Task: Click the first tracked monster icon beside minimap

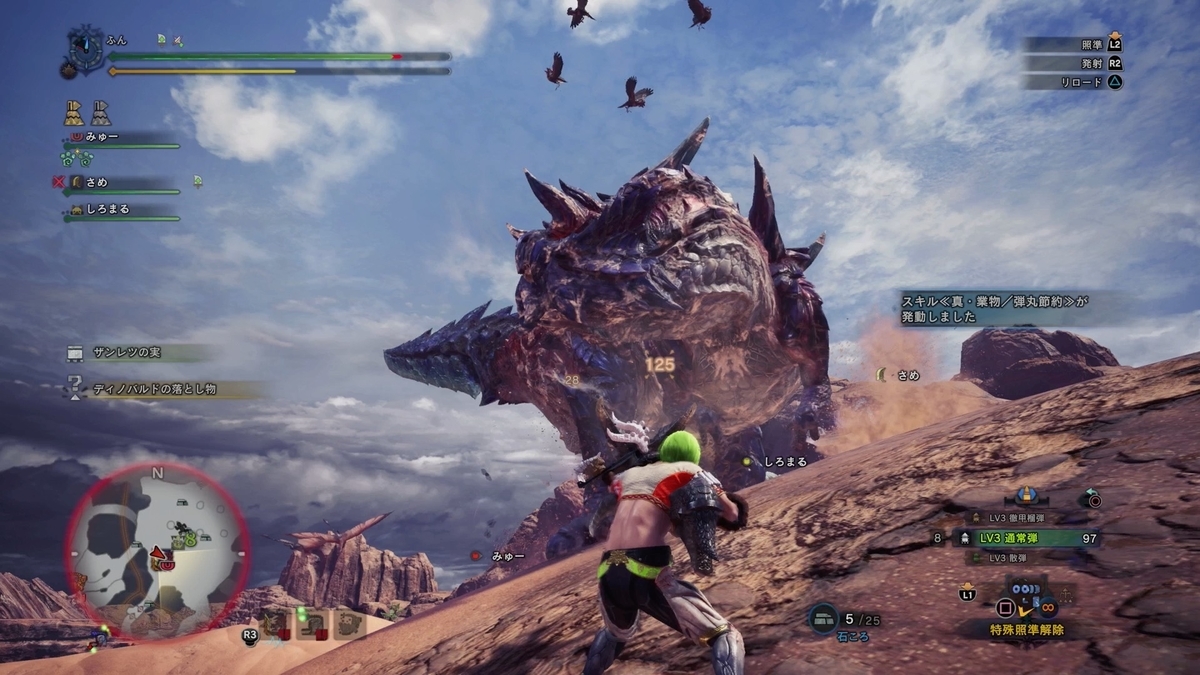Action: (274, 625)
